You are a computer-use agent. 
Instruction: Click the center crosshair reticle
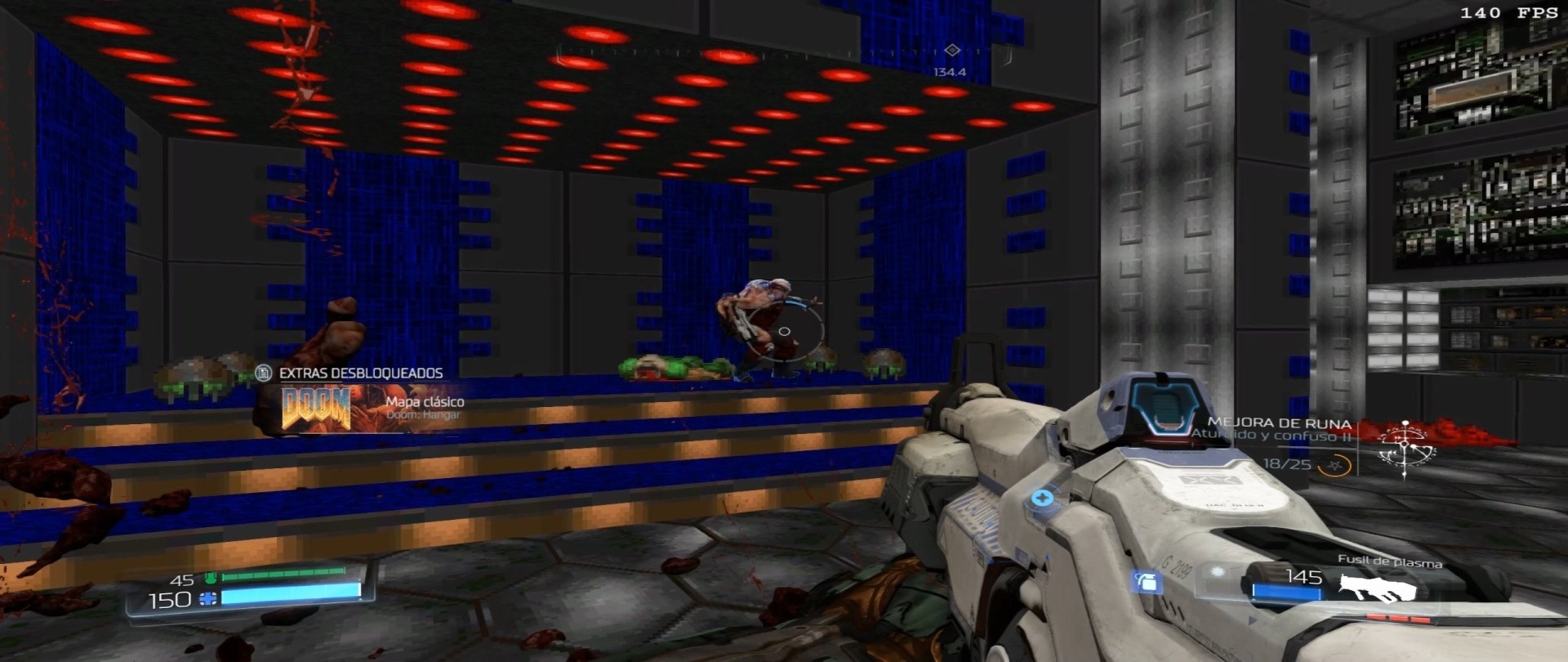tap(786, 330)
